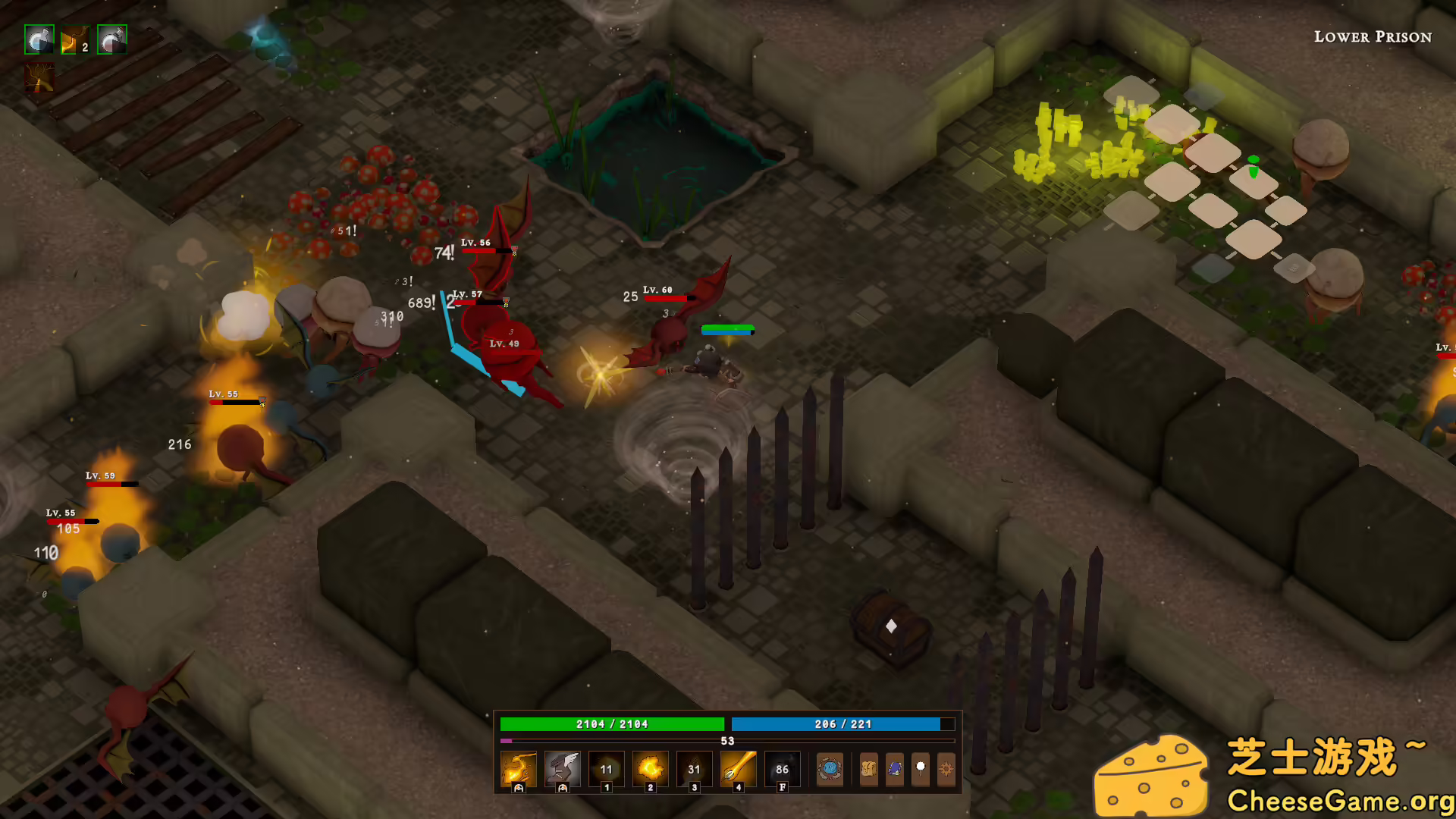Image resolution: width=1456 pixels, height=819 pixels.
Task: Open the blue portal stone icon
Action: (830, 769)
